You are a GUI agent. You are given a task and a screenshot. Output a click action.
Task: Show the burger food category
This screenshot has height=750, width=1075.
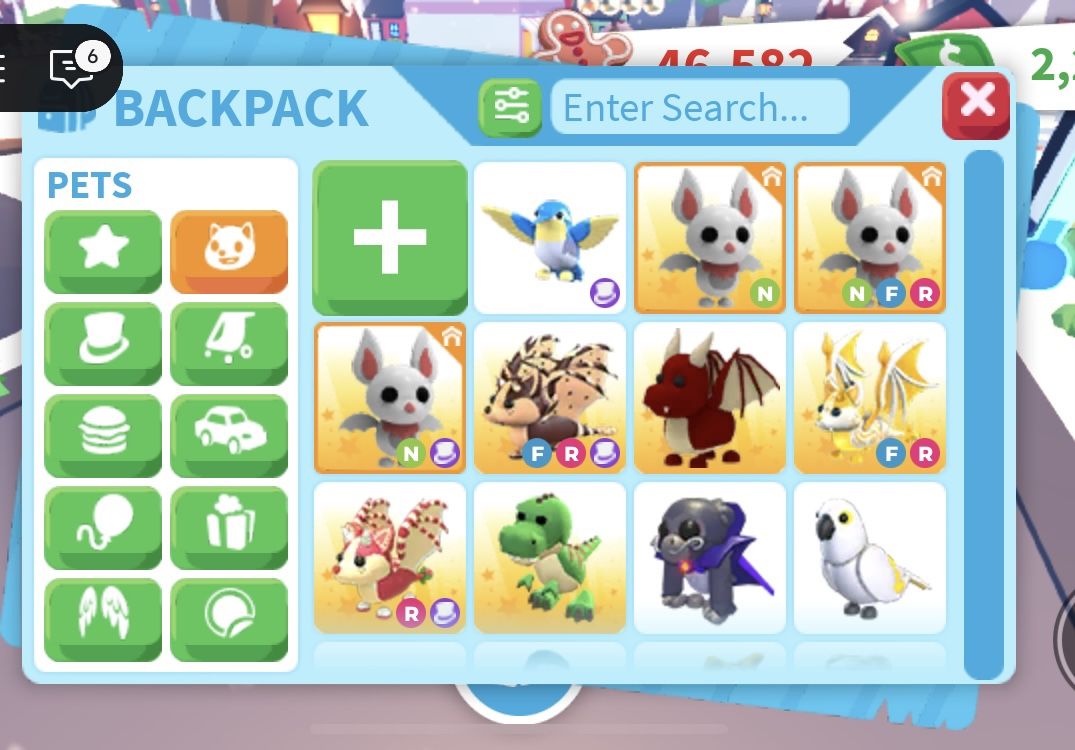point(103,434)
